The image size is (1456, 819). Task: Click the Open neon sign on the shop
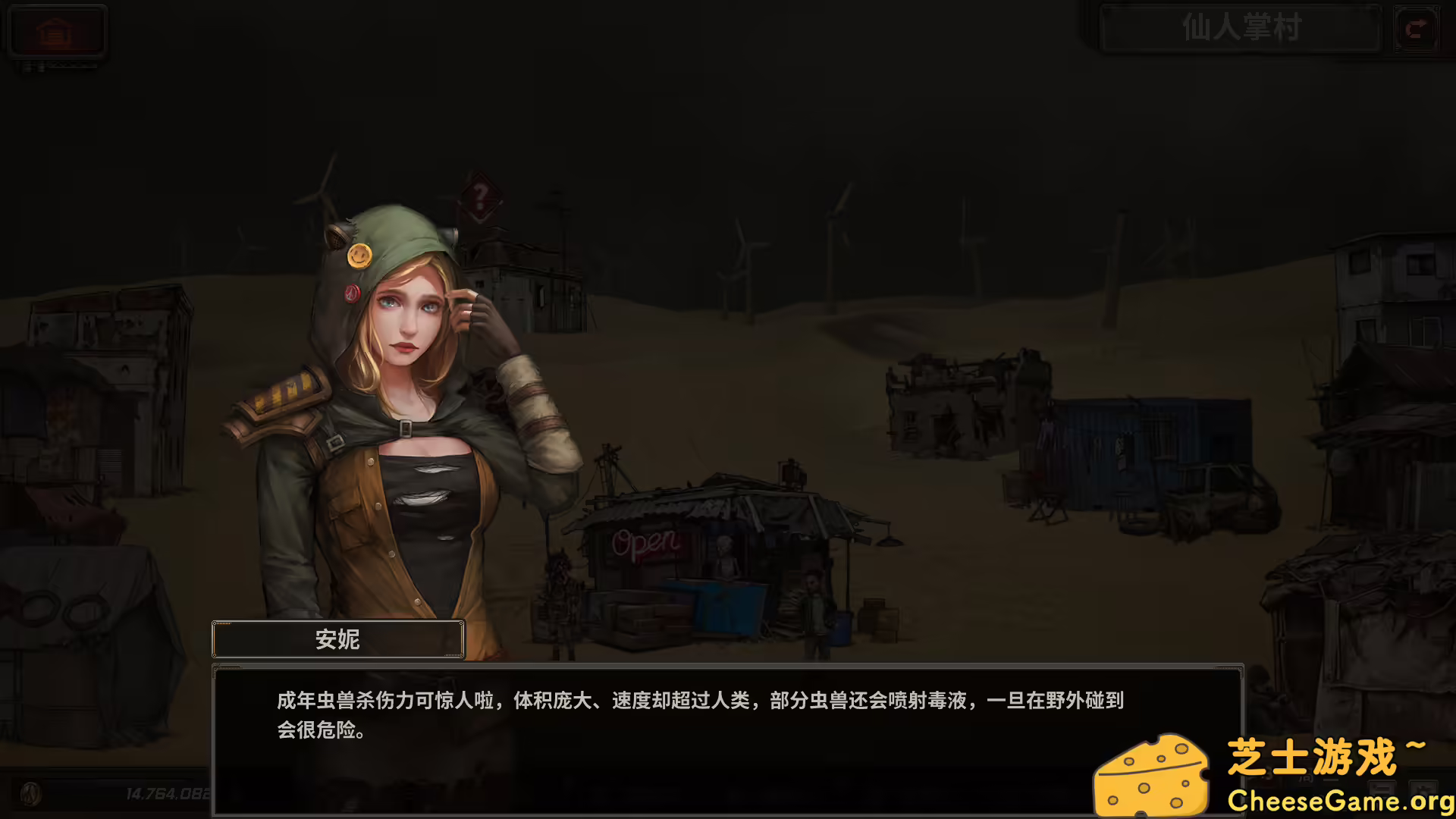point(642,543)
